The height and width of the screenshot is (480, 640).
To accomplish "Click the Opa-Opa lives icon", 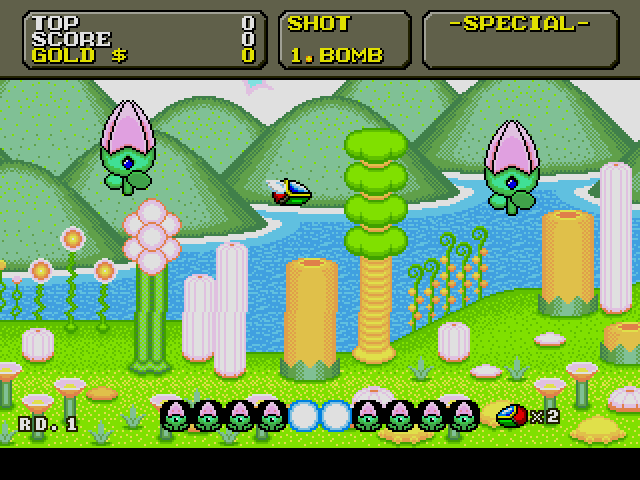I will pos(512,414).
